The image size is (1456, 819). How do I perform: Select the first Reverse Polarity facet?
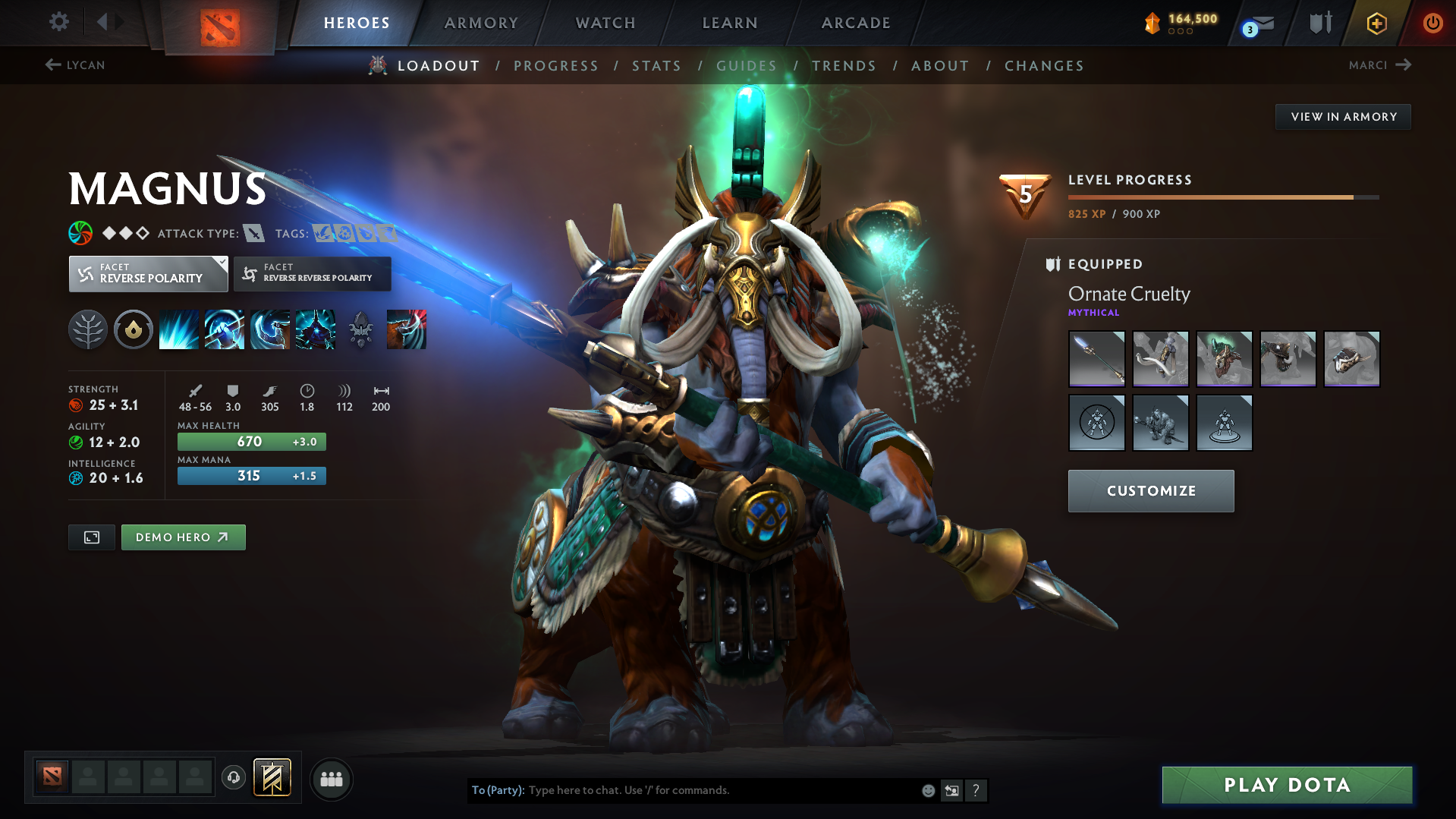(148, 273)
